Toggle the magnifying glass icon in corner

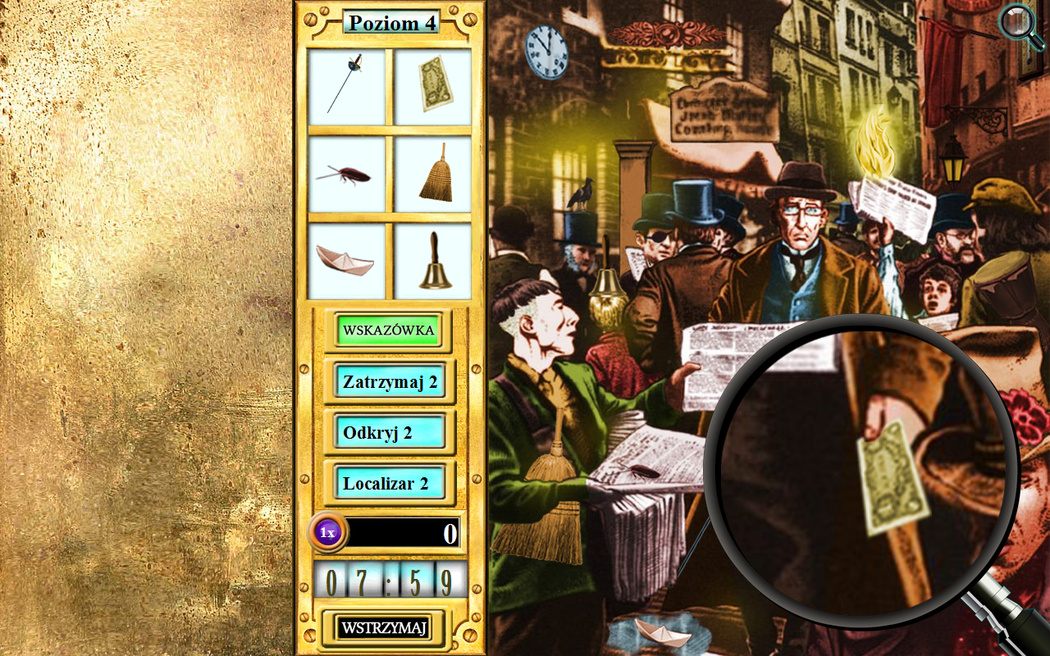click(1020, 25)
